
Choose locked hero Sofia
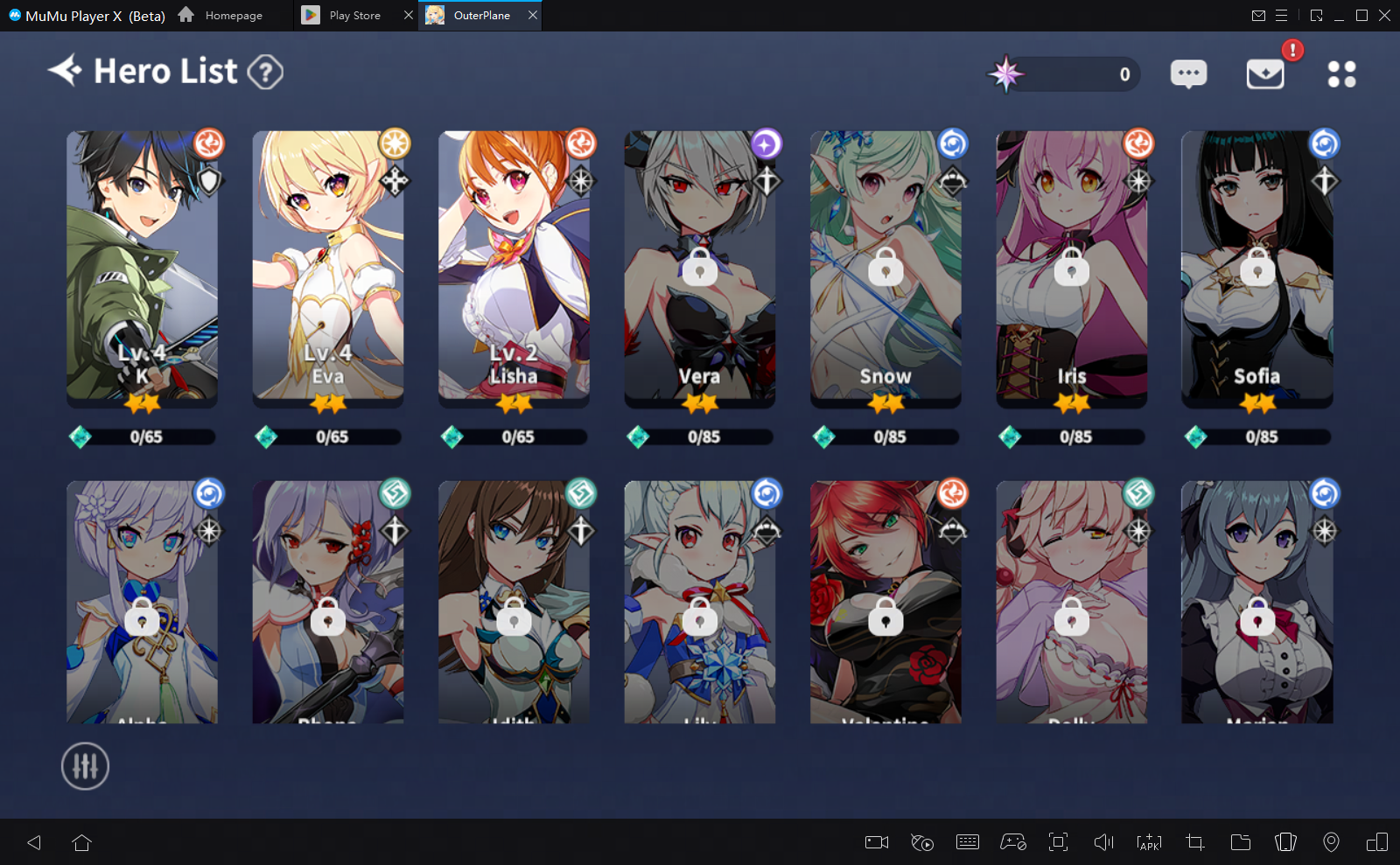coord(1256,267)
